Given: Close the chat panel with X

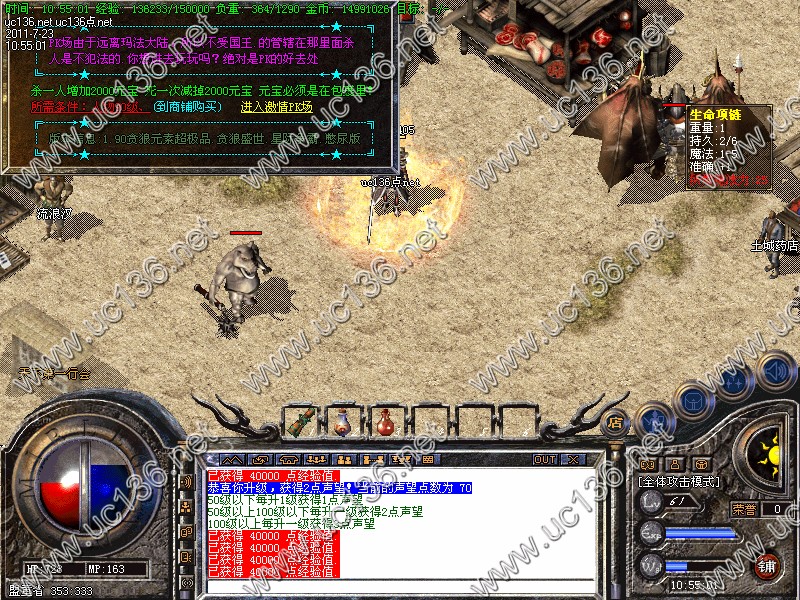Looking at the screenshot, I should [x=575, y=460].
